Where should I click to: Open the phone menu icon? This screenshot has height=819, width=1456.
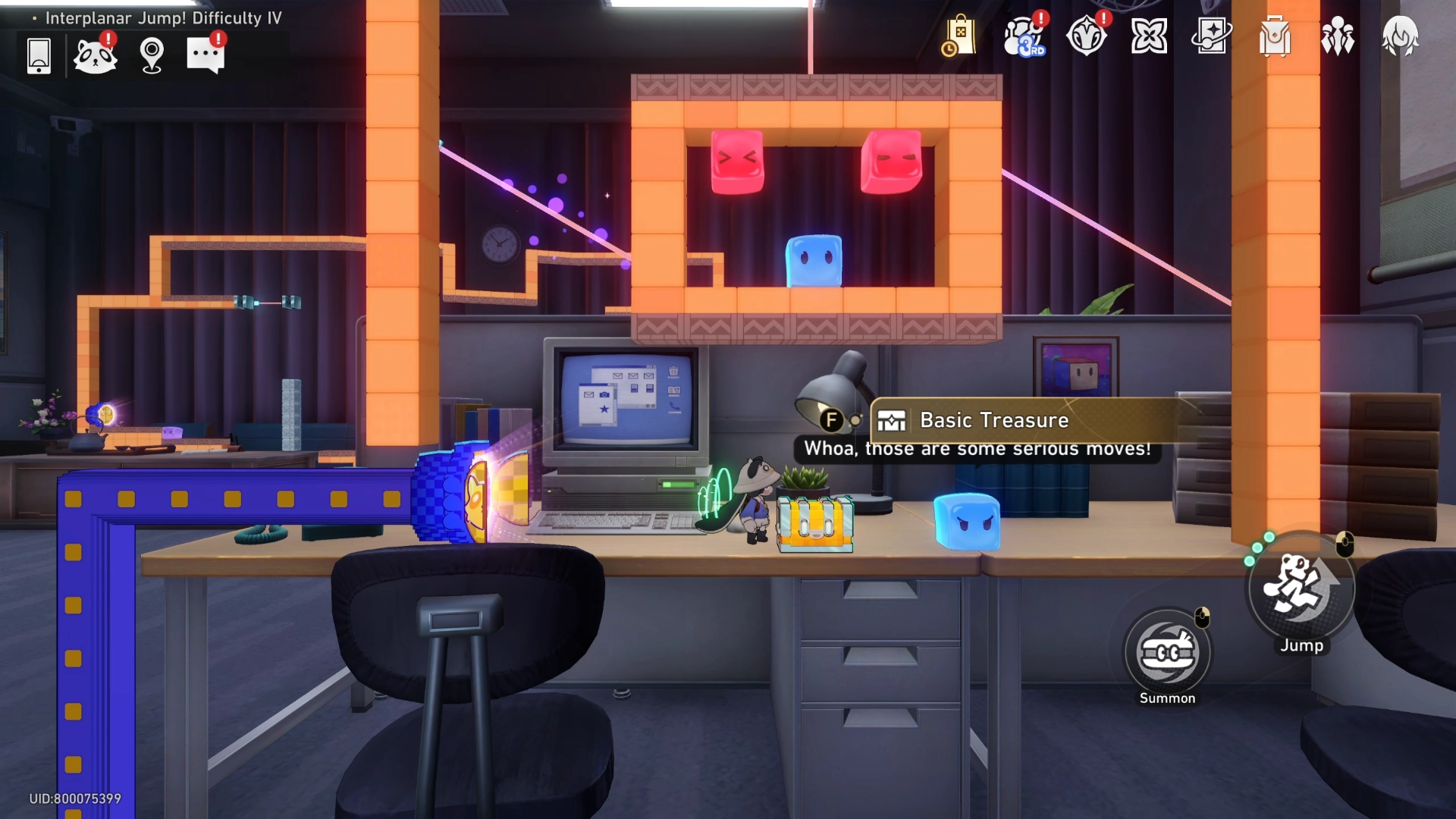click(x=39, y=55)
